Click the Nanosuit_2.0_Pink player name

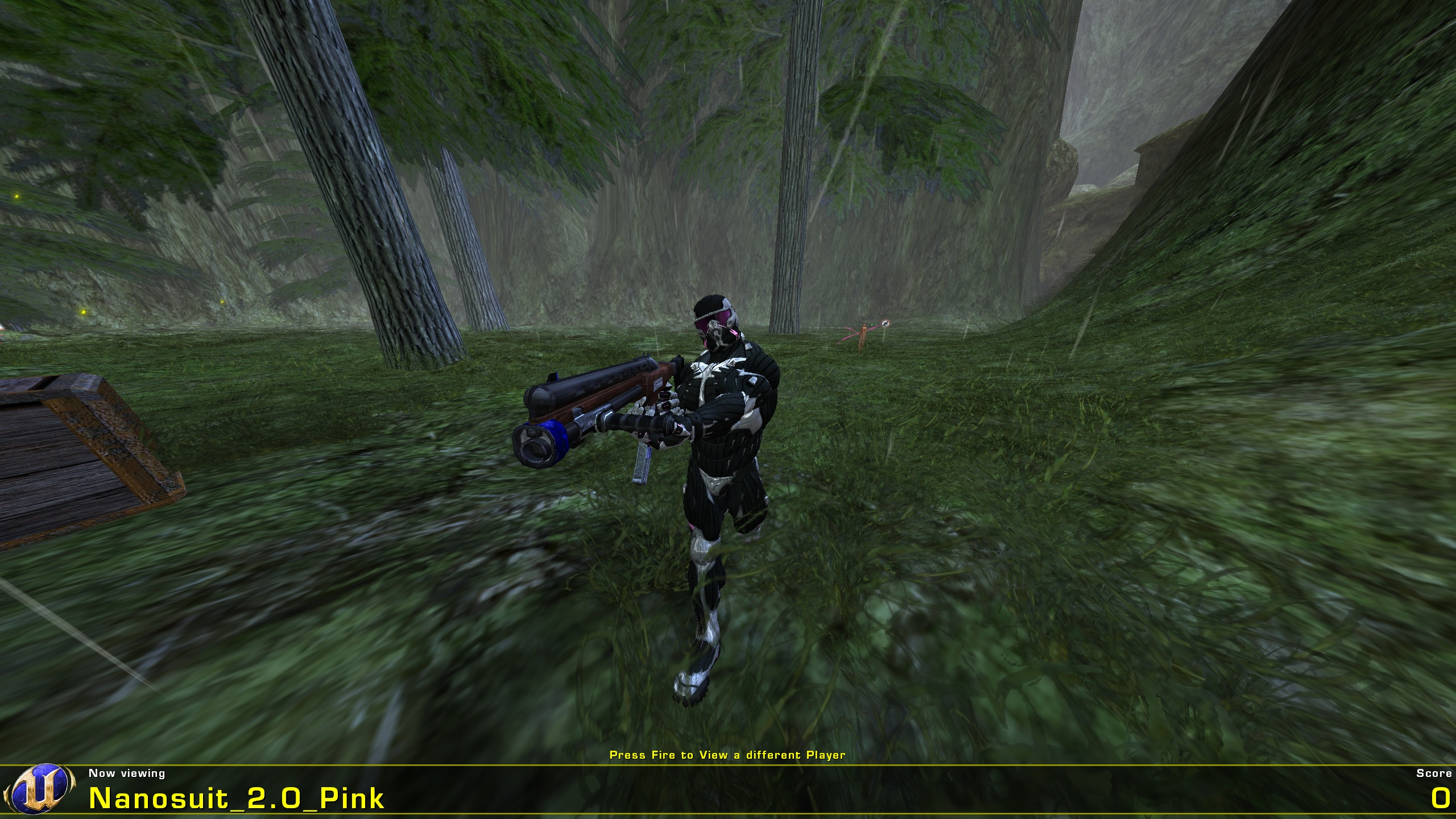[239, 799]
